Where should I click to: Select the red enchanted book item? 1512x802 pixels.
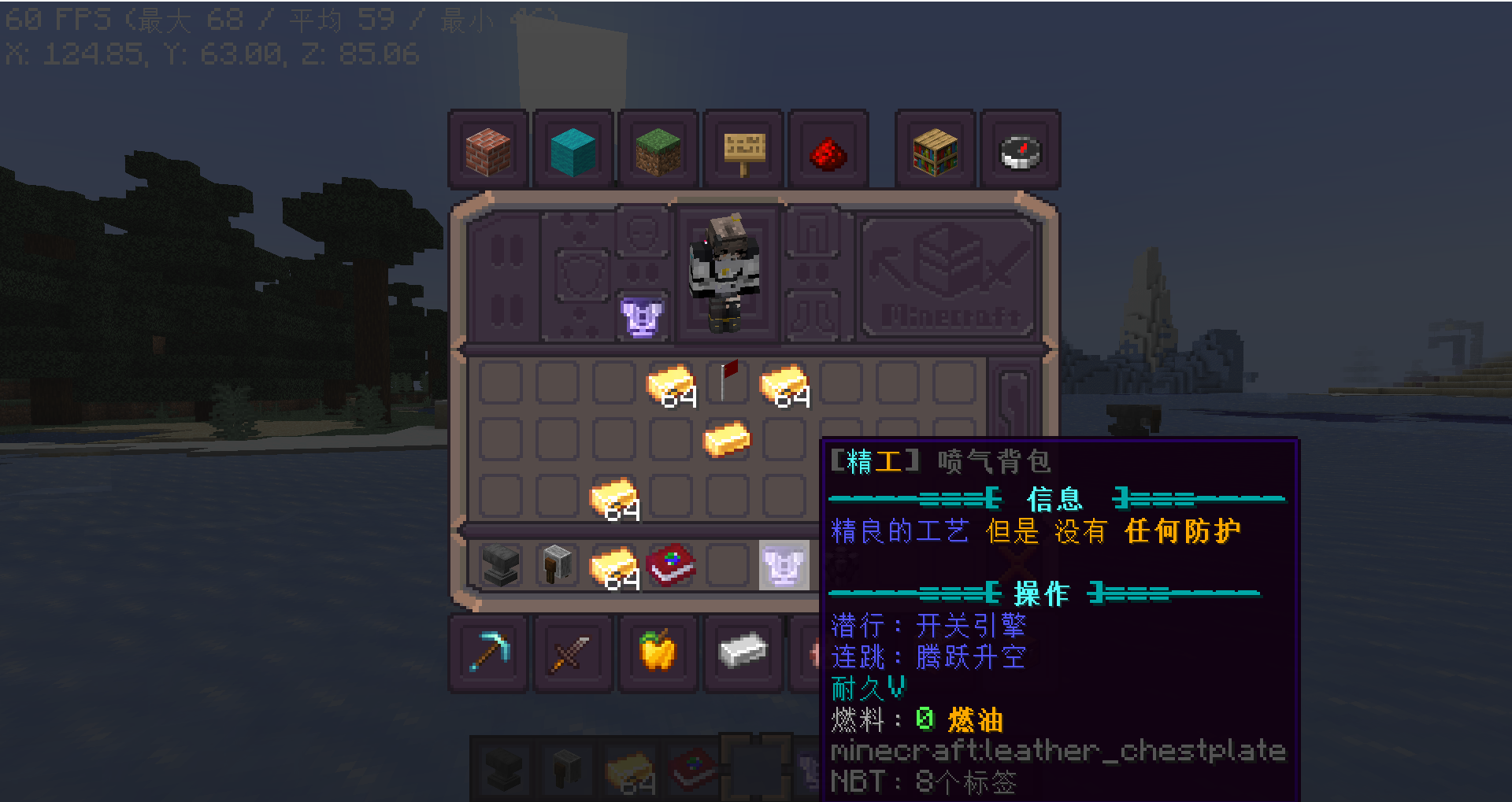click(672, 565)
